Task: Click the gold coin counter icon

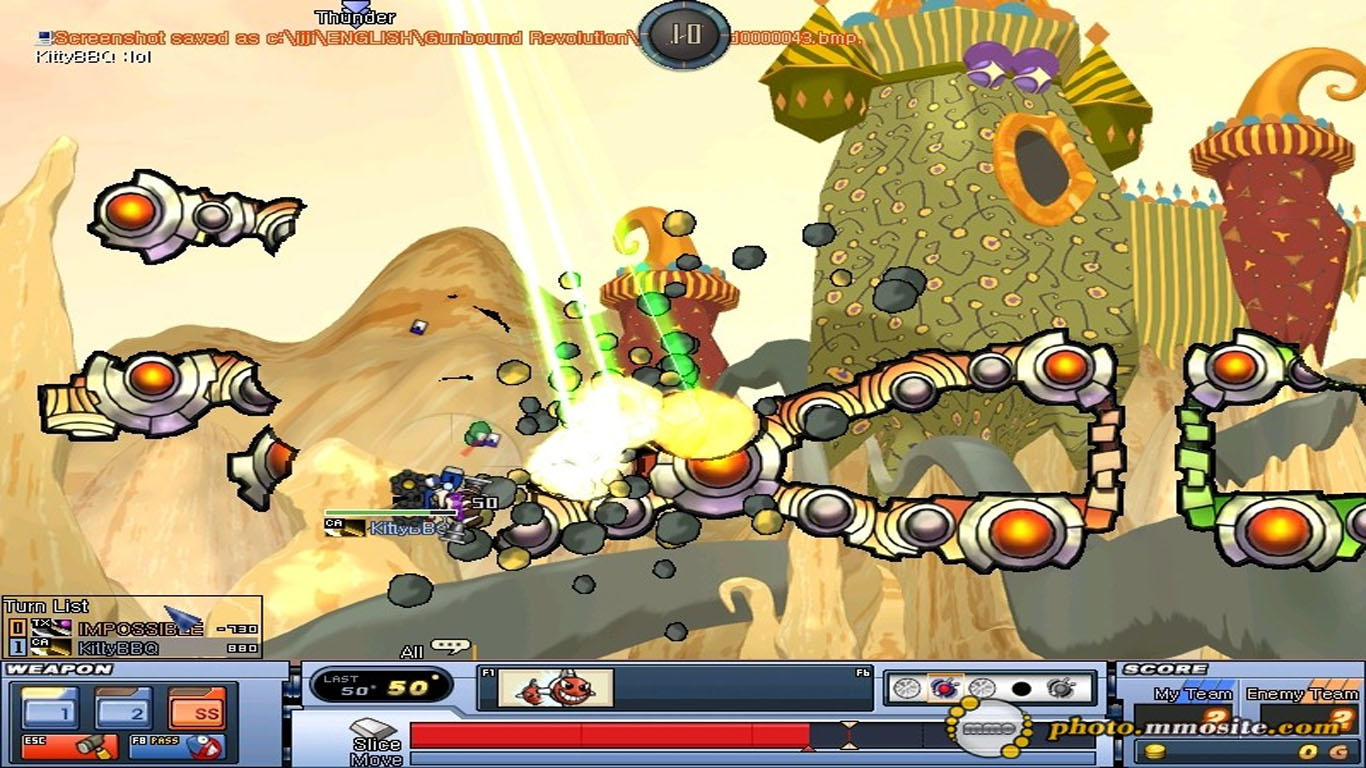Action: pyautogui.click(x=1155, y=751)
